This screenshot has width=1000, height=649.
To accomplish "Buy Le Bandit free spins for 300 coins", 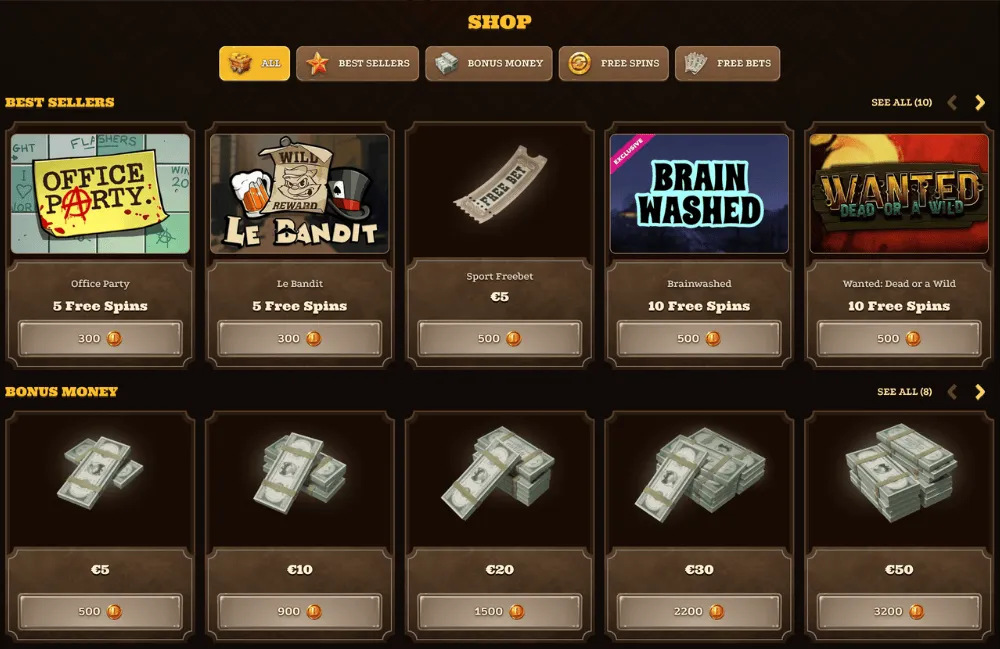I will 299,339.
